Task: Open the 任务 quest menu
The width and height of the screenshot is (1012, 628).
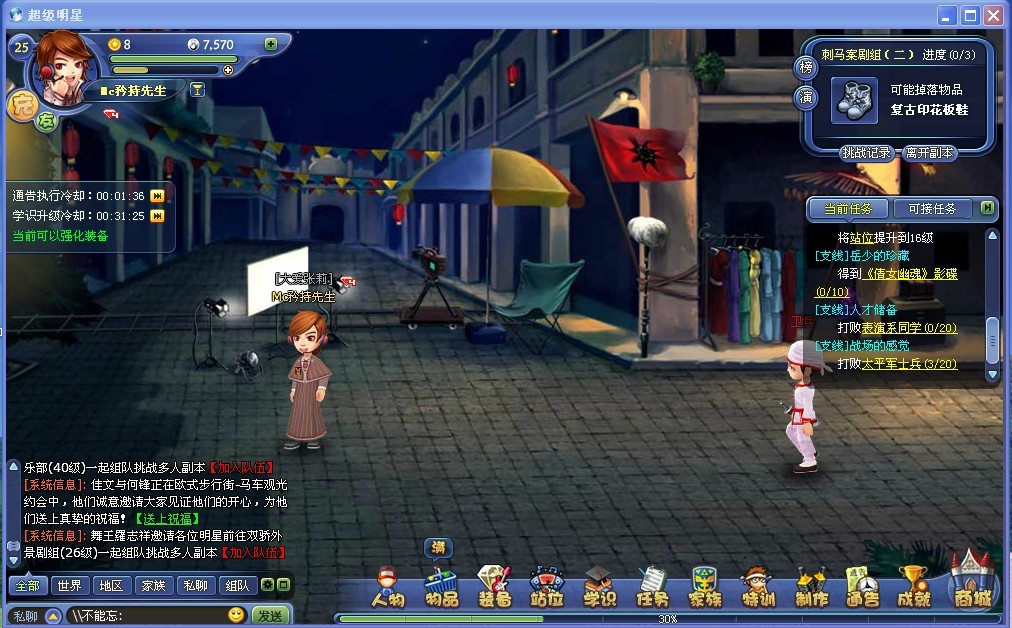Action: pos(652,587)
